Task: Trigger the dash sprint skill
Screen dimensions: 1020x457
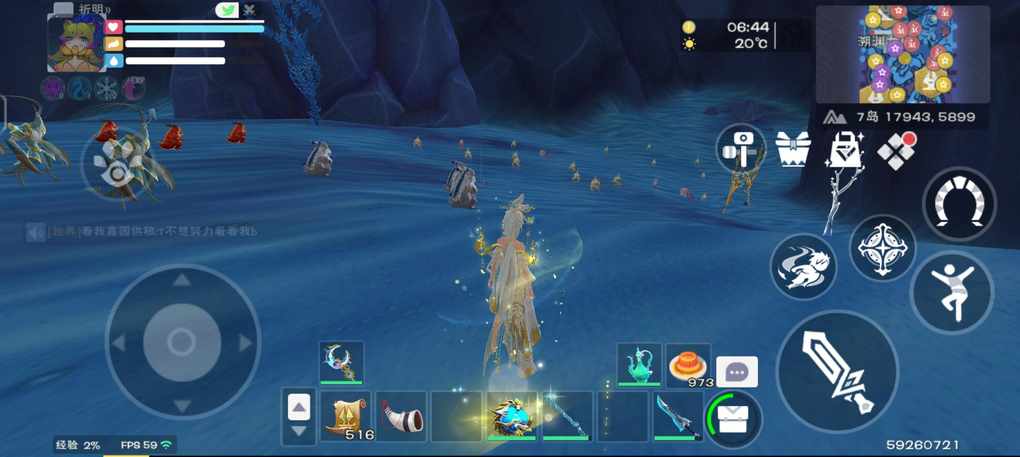Action: [x=803, y=267]
